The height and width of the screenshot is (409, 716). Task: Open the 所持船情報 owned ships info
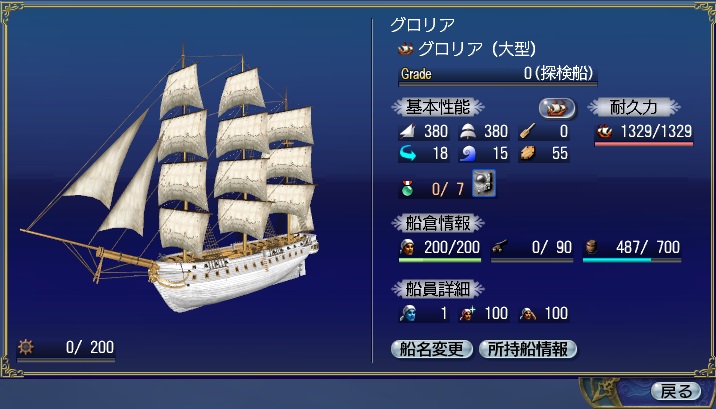pyautogui.click(x=528, y=349)
